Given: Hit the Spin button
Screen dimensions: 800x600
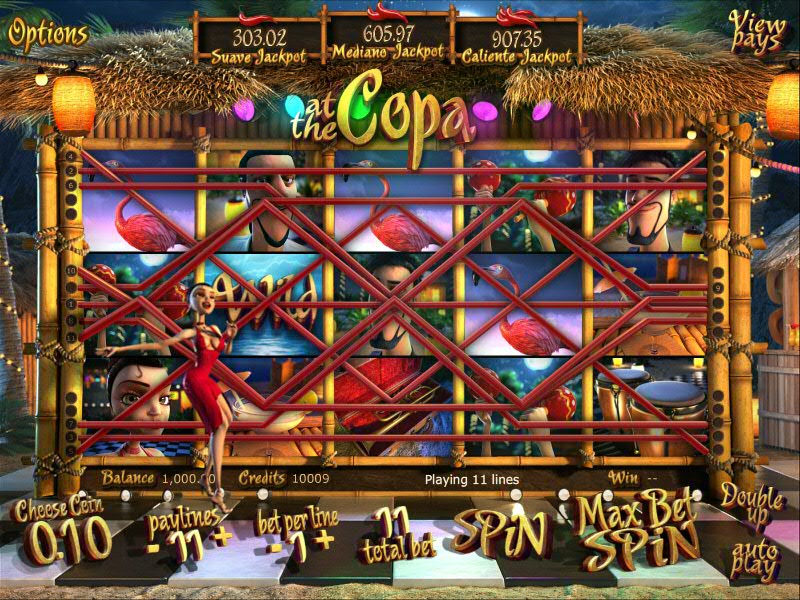Looking at the screenshot, I should [502, 535].
